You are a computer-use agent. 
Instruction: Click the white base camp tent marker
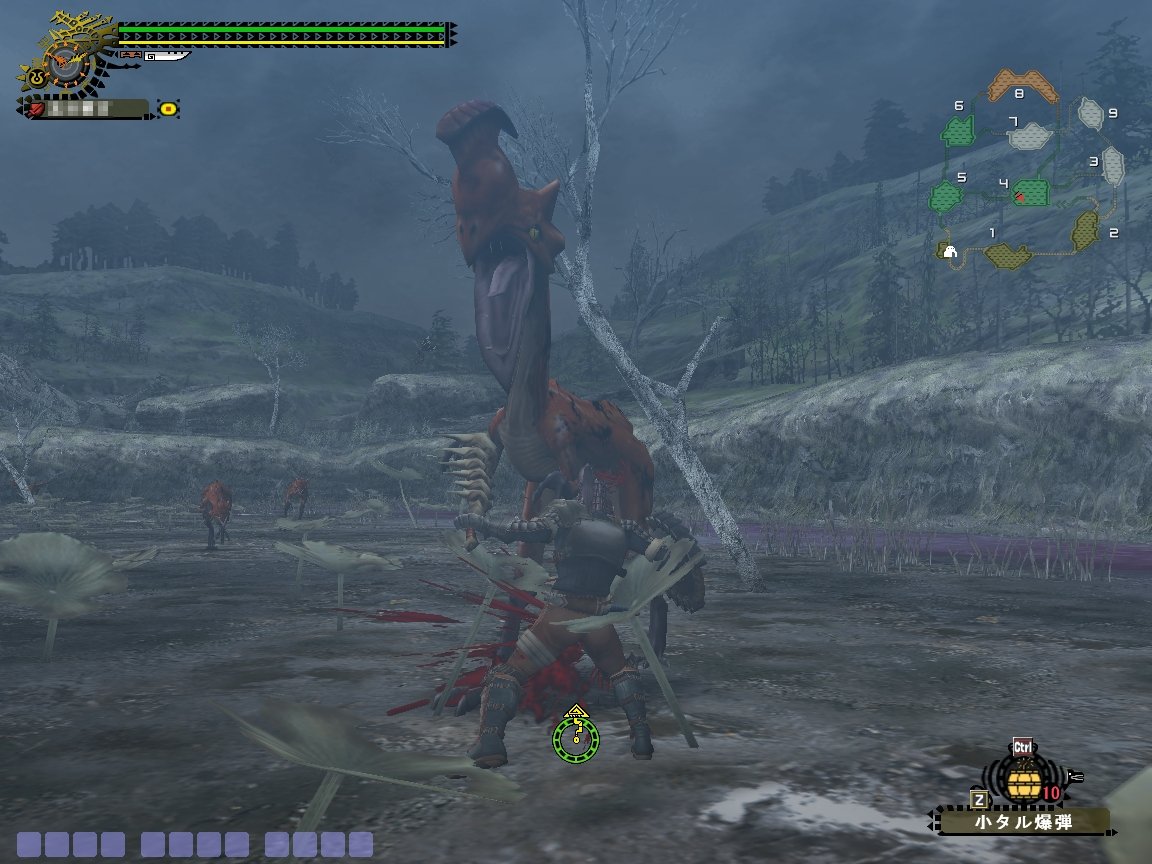click(948, 251)
